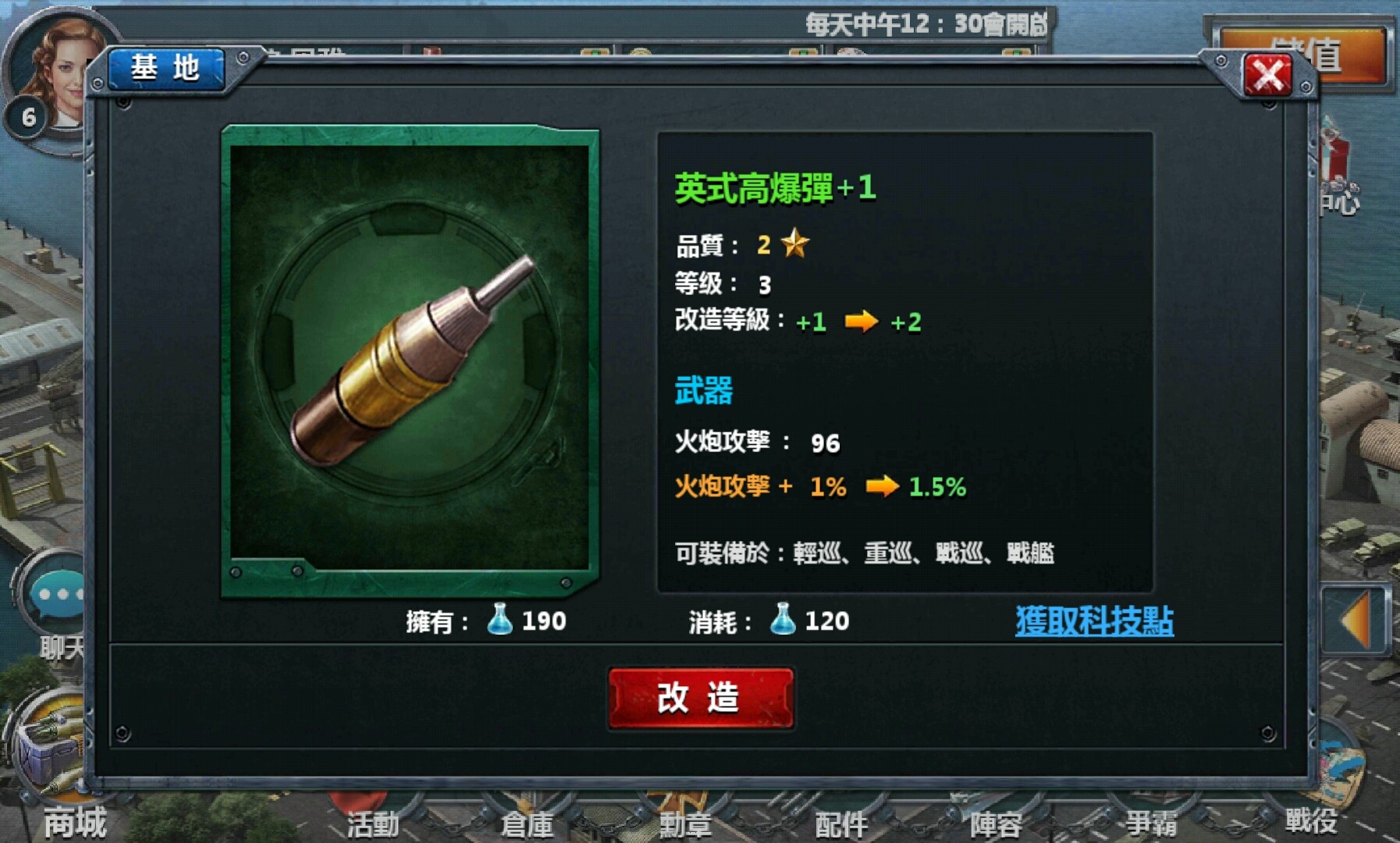Open 活動 from the bottom bar
This screenshot has width=1400, height=843.
(x=375, y=823)
